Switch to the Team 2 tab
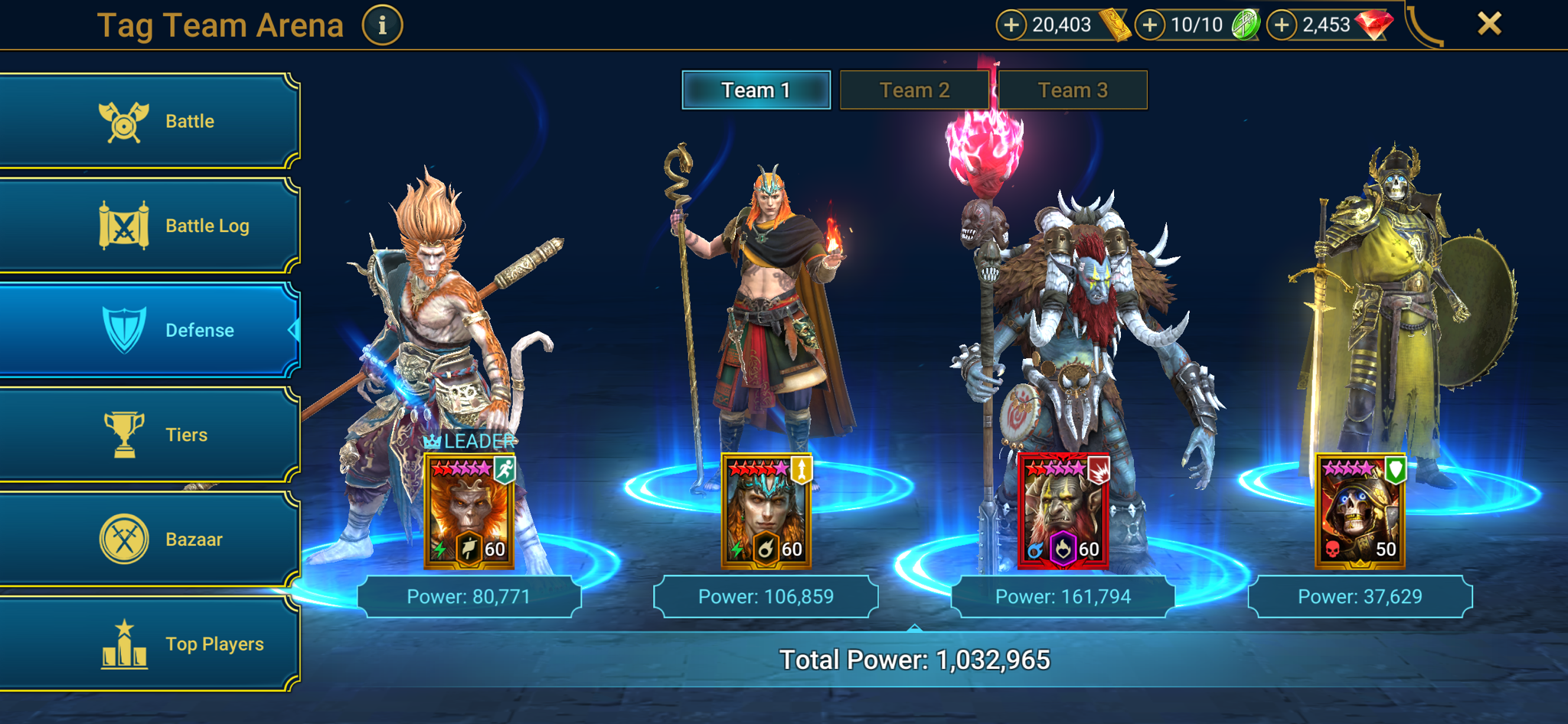 click(x=914, y=90)
